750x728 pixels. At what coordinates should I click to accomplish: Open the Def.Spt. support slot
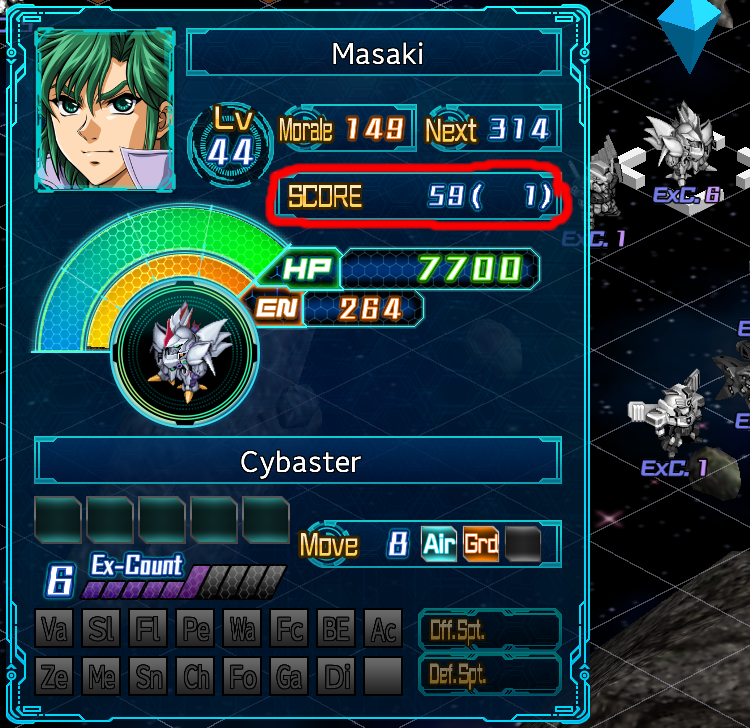[489, 675]
